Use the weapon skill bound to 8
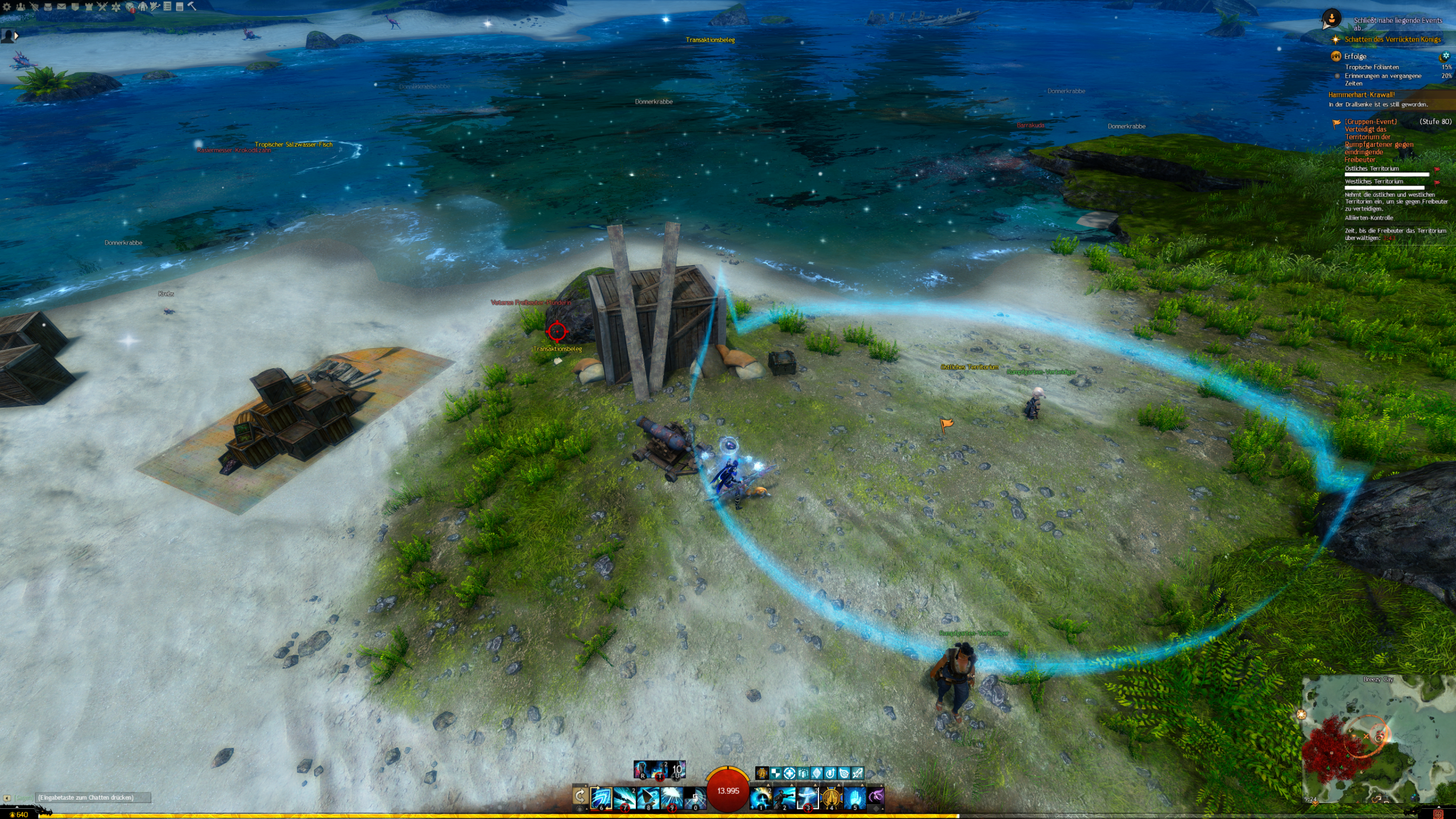 tap(648, 798)
